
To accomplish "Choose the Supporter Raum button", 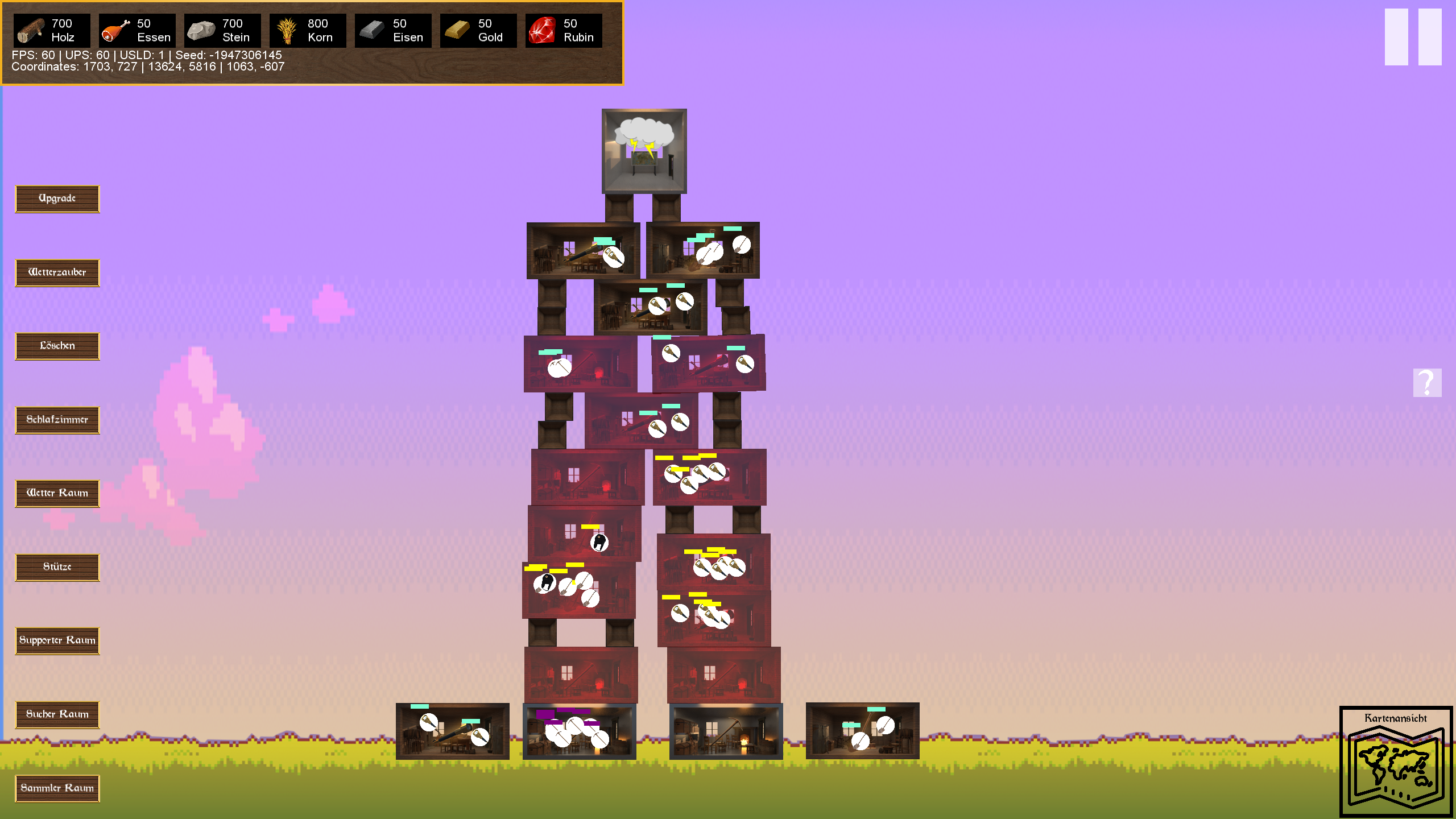I will coord(57,641).
